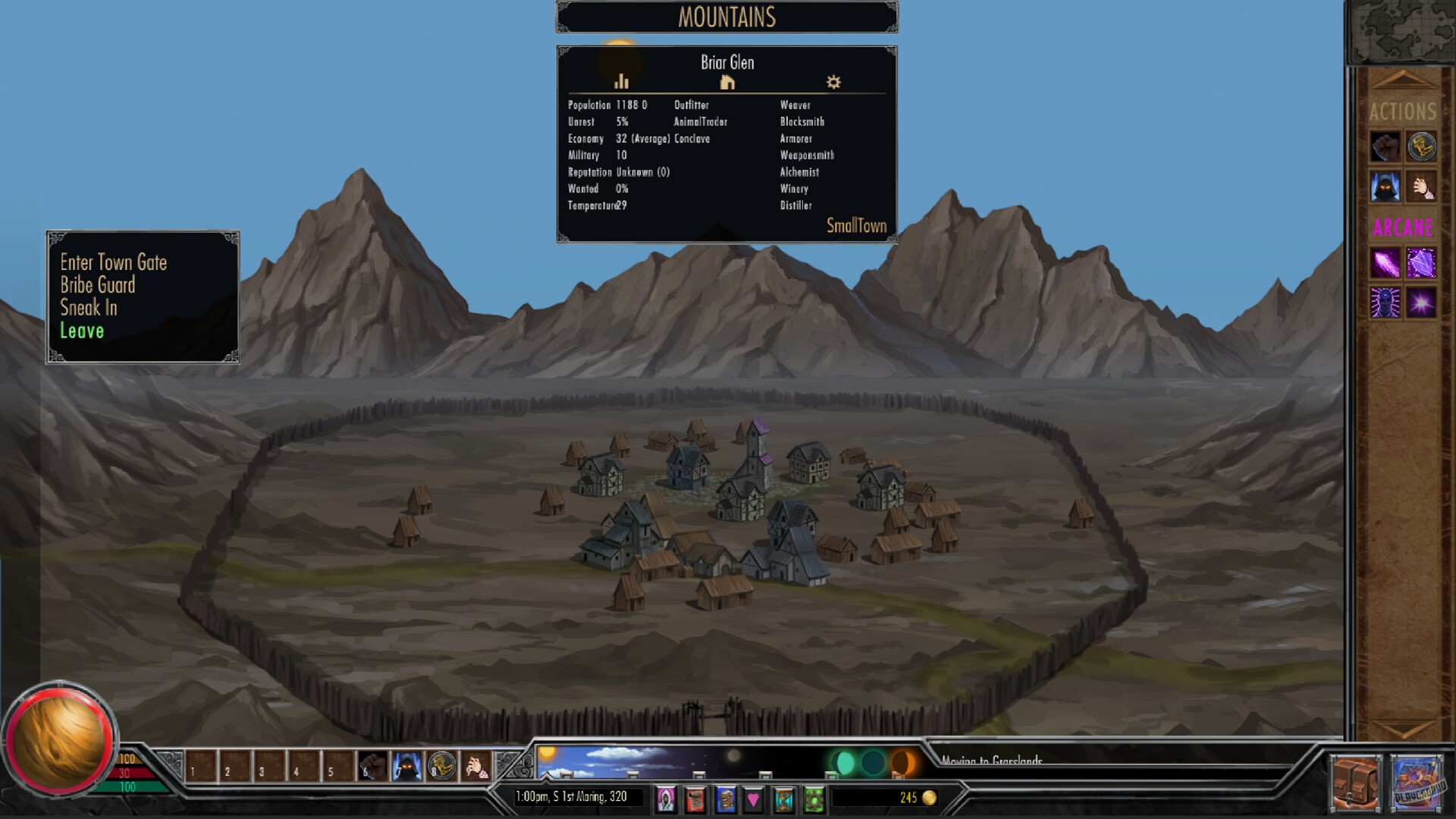This screenshot has height=819, width=1456.
Task: Cast the purple beam Arcane spell
Action: click(1385, 265)
